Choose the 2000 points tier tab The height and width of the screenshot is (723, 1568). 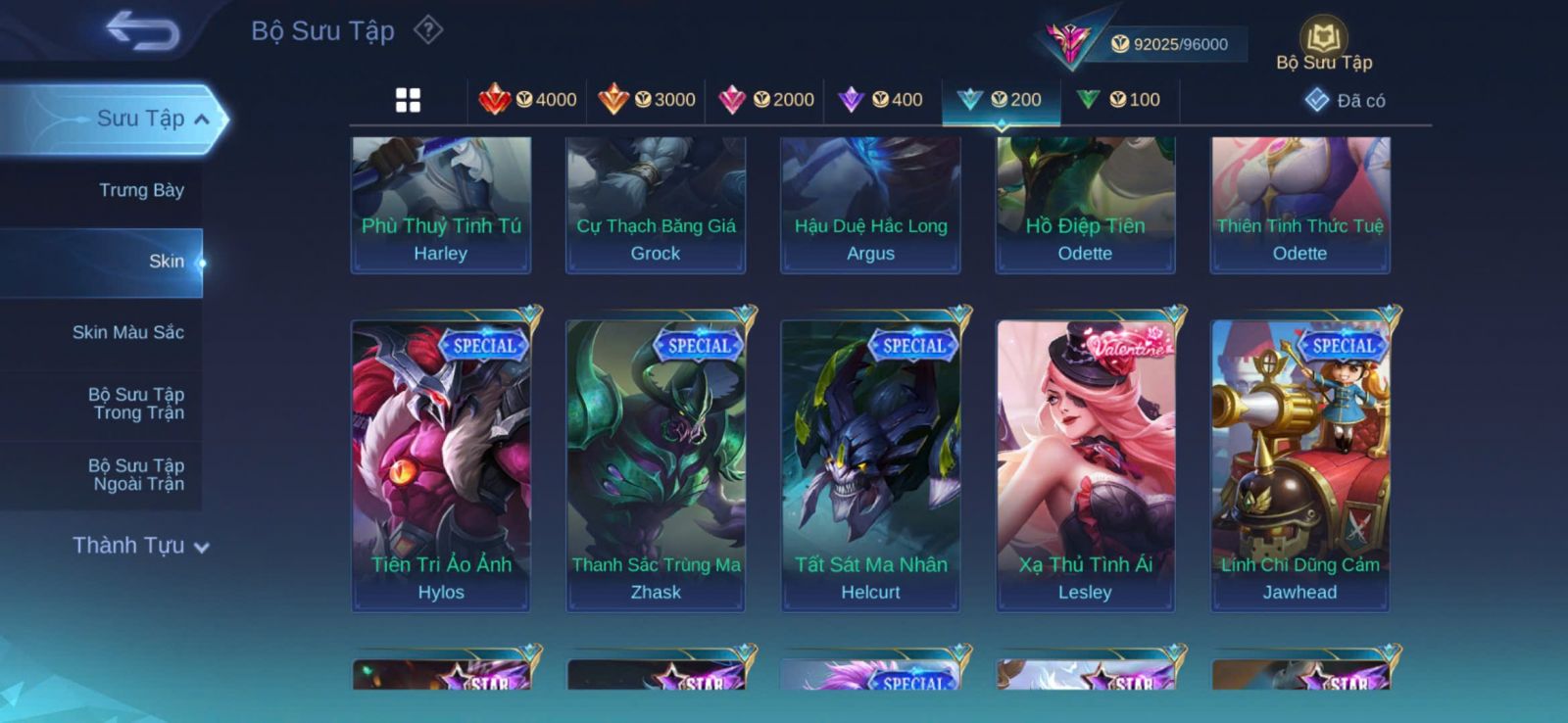click(766, 100)
